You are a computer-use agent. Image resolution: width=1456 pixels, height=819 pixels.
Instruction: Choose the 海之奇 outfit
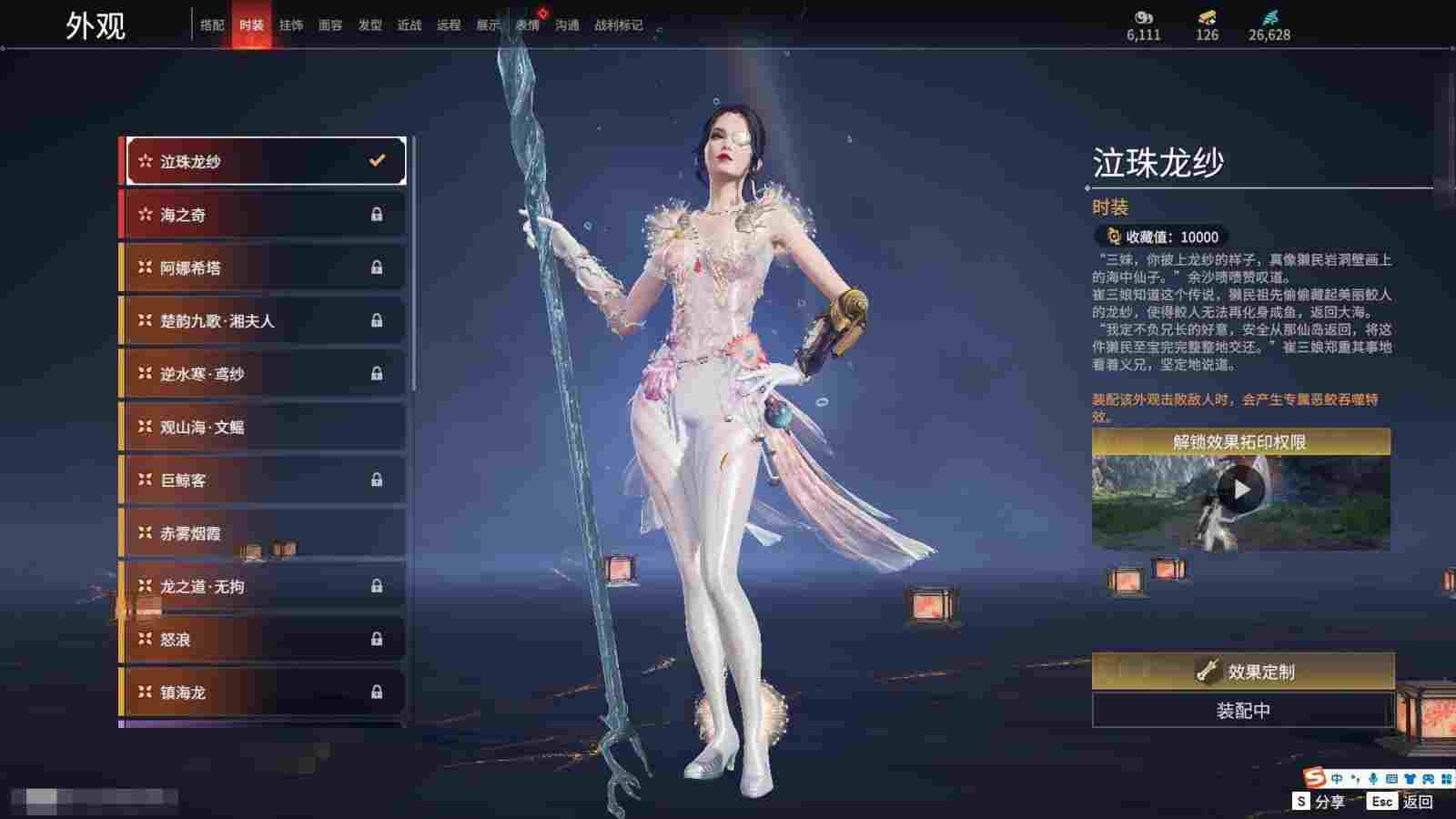[264, 215]
